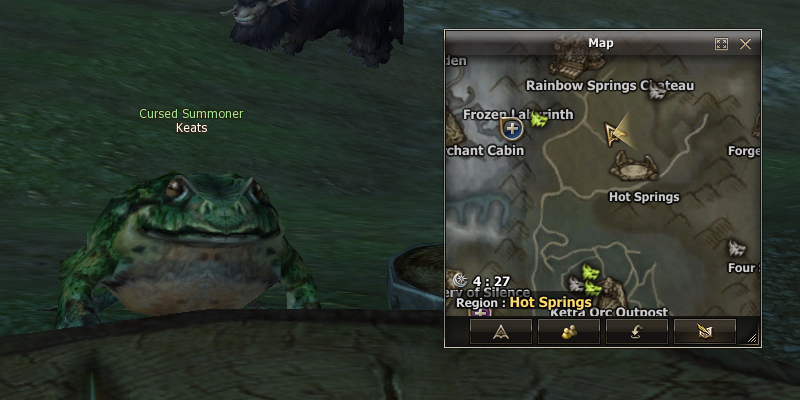Click the arrowhead button in map toolbar
800x400 pixels.
point(500,331)
